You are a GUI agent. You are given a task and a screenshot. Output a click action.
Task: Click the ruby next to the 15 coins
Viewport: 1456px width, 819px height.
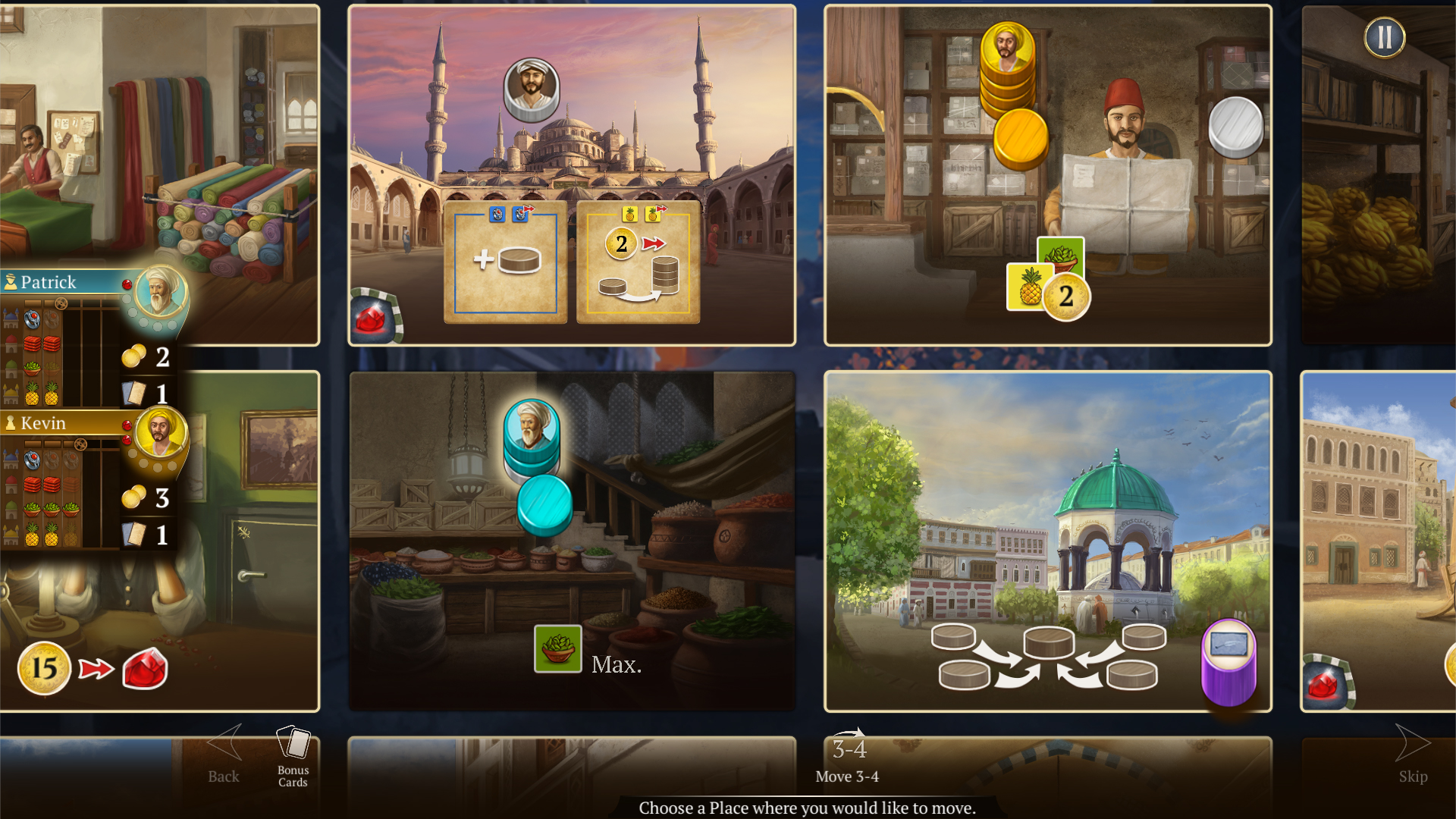coord(144,667)
